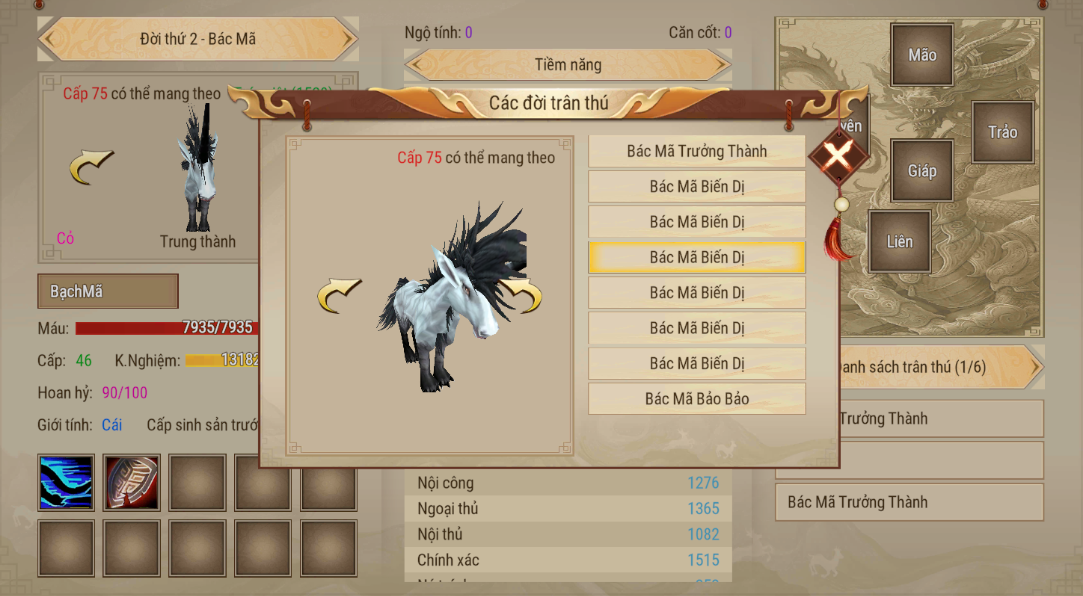Select the Liên equipment slot
This screenshot has height=596, width=1083.
click(899, 241)
